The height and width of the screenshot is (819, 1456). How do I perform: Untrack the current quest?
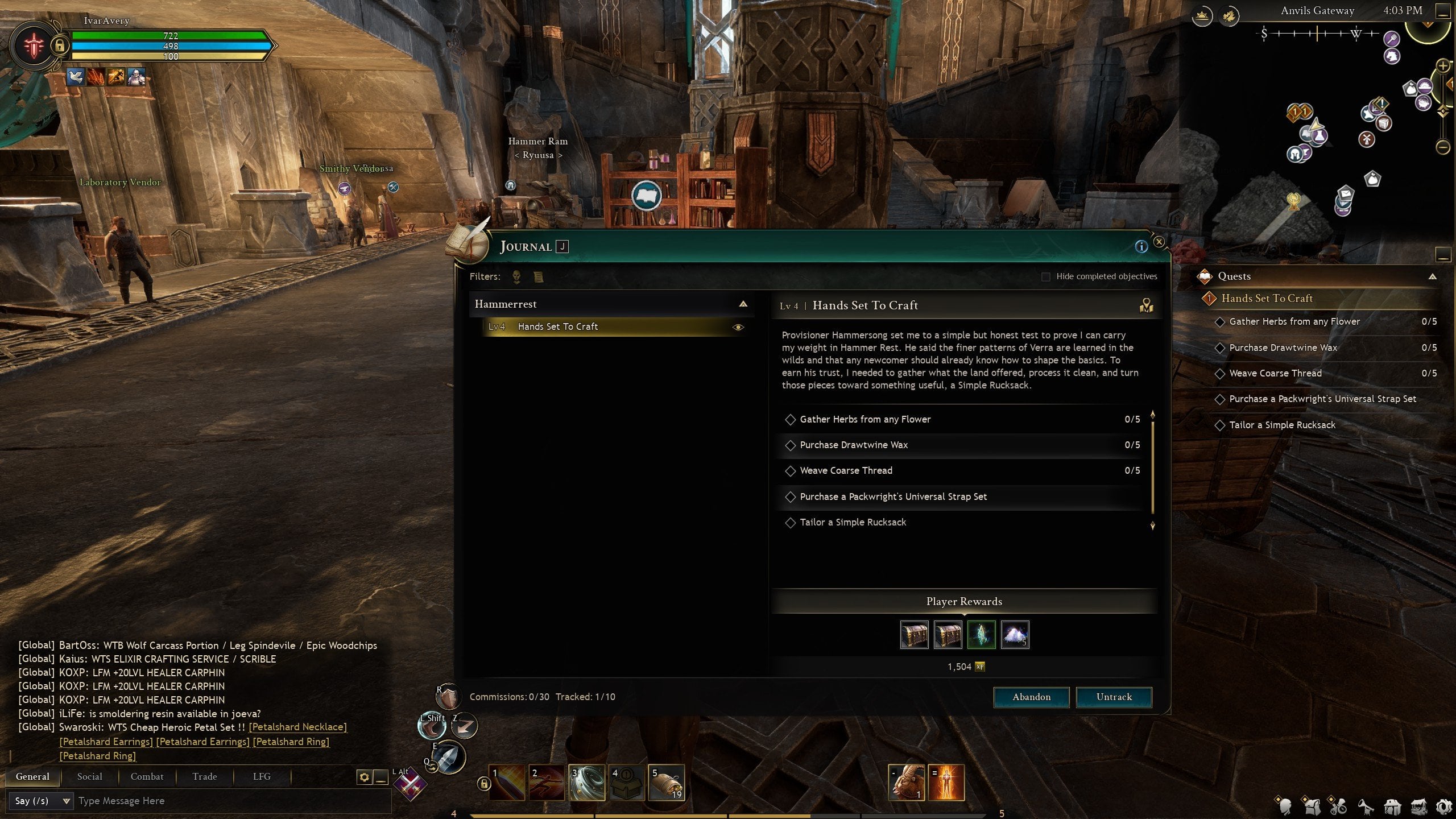pos(1114,697)
